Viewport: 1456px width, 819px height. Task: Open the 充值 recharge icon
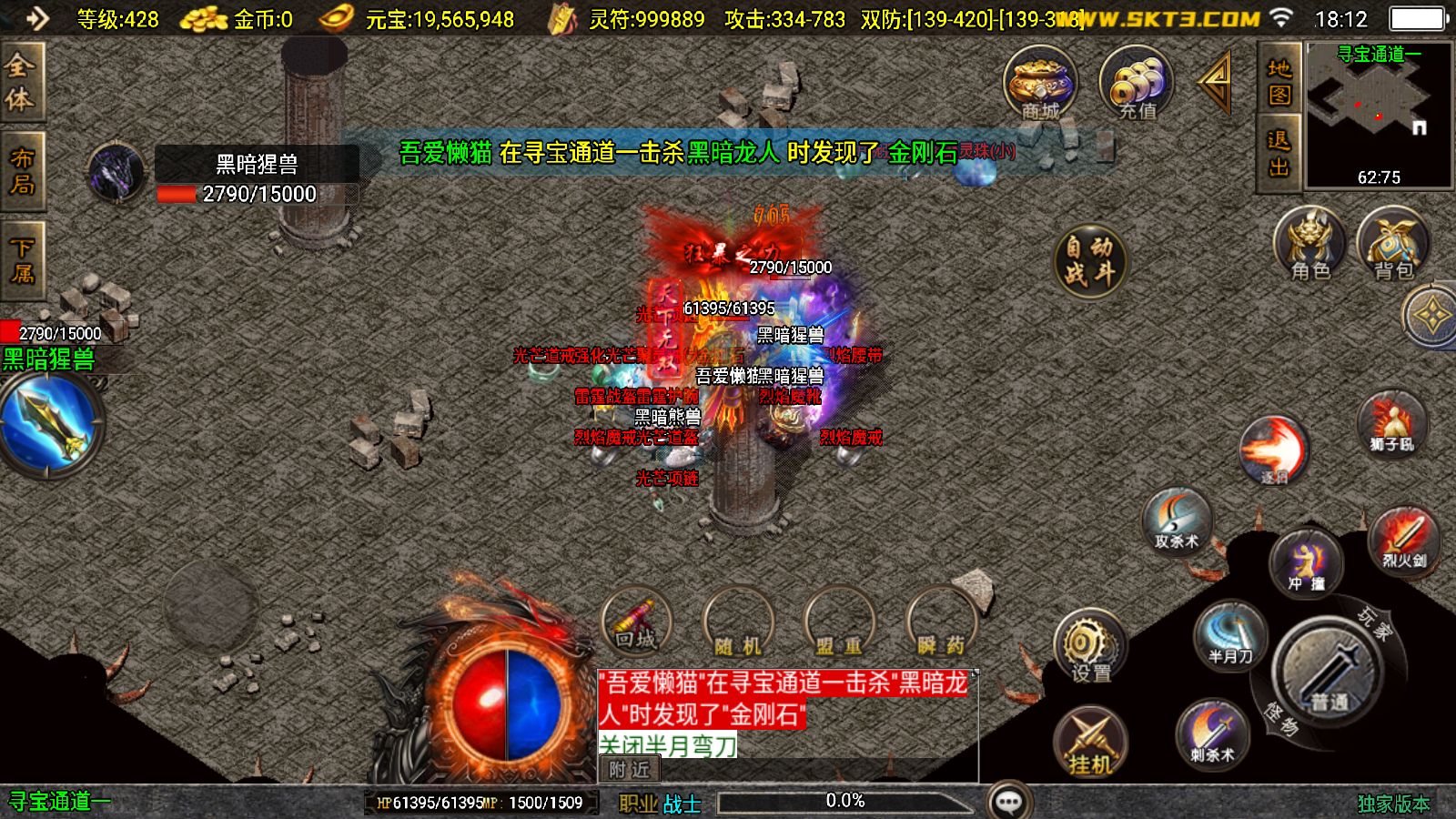(1136, 86)
